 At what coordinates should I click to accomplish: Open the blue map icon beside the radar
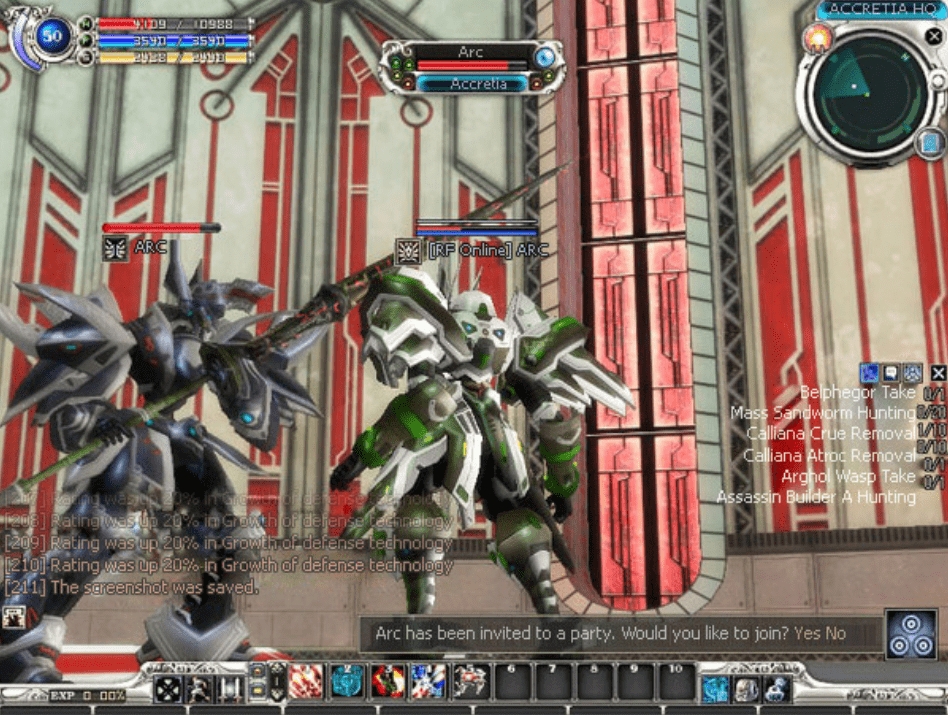click(x=931, y=143)
